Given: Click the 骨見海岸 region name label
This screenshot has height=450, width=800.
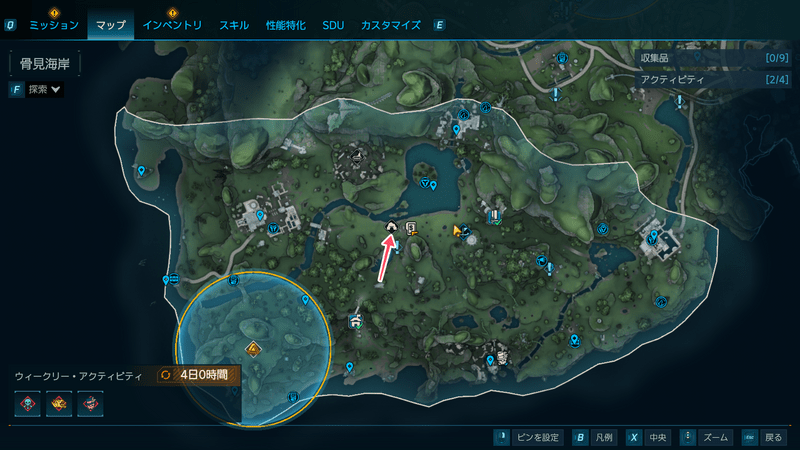Looking at the screenshot, I should pos(45,64).
